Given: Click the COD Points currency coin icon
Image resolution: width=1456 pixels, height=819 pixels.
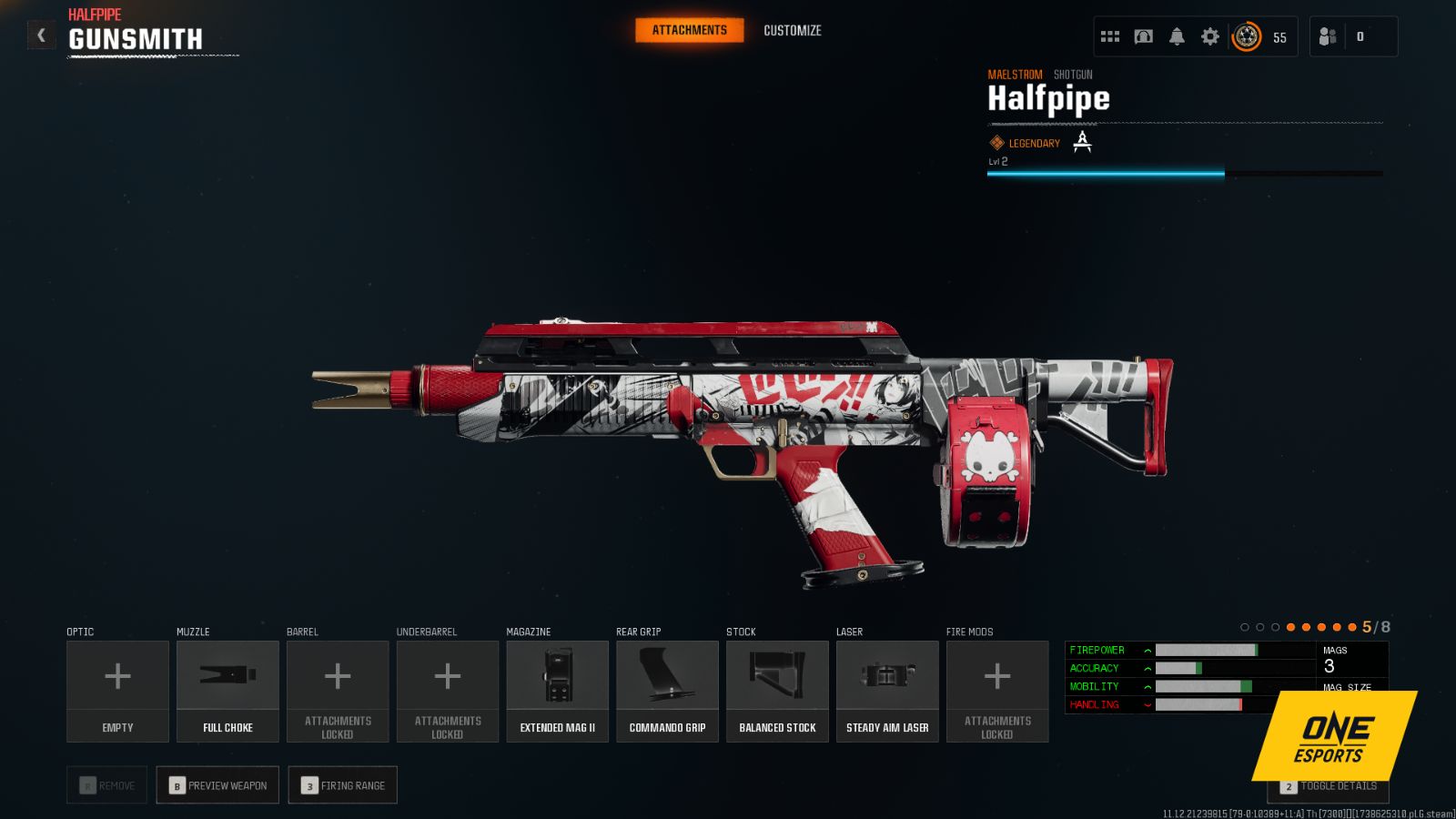Looking at the screenshot, I should click(1245, 37).
